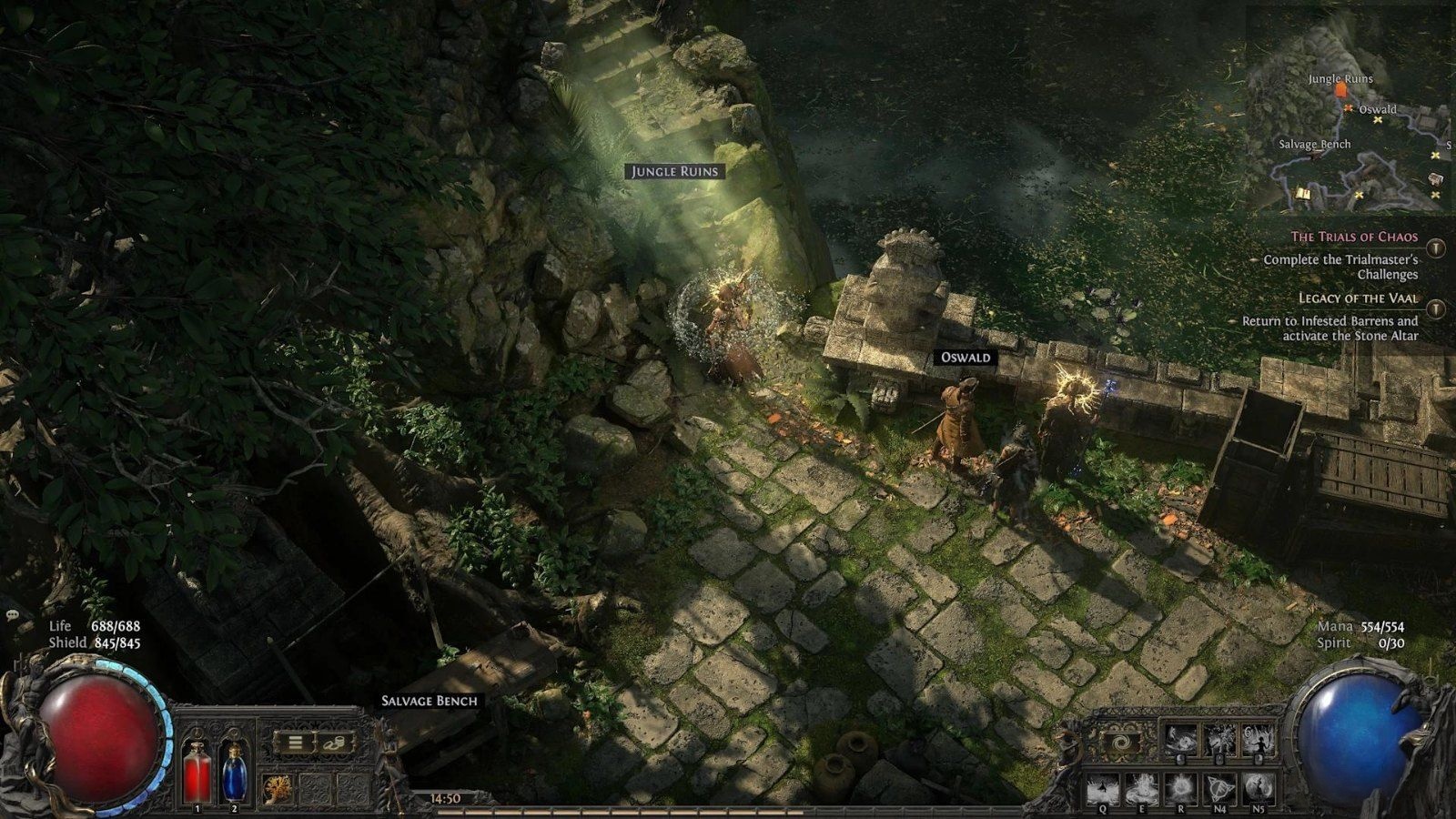Click the Oswald NPC nameplate
This screenshot has height=819, width=1456.
[966, 358]
